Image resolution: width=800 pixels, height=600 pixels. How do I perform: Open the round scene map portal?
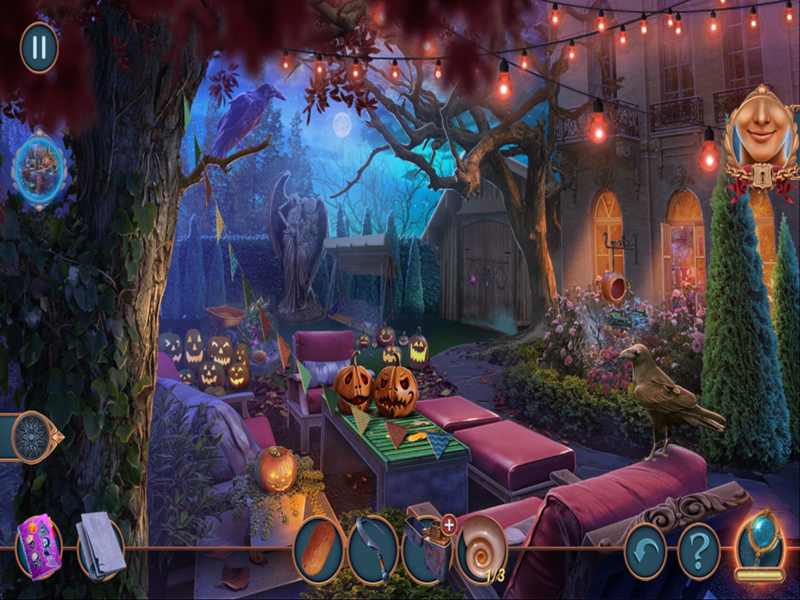pos(40,166)
